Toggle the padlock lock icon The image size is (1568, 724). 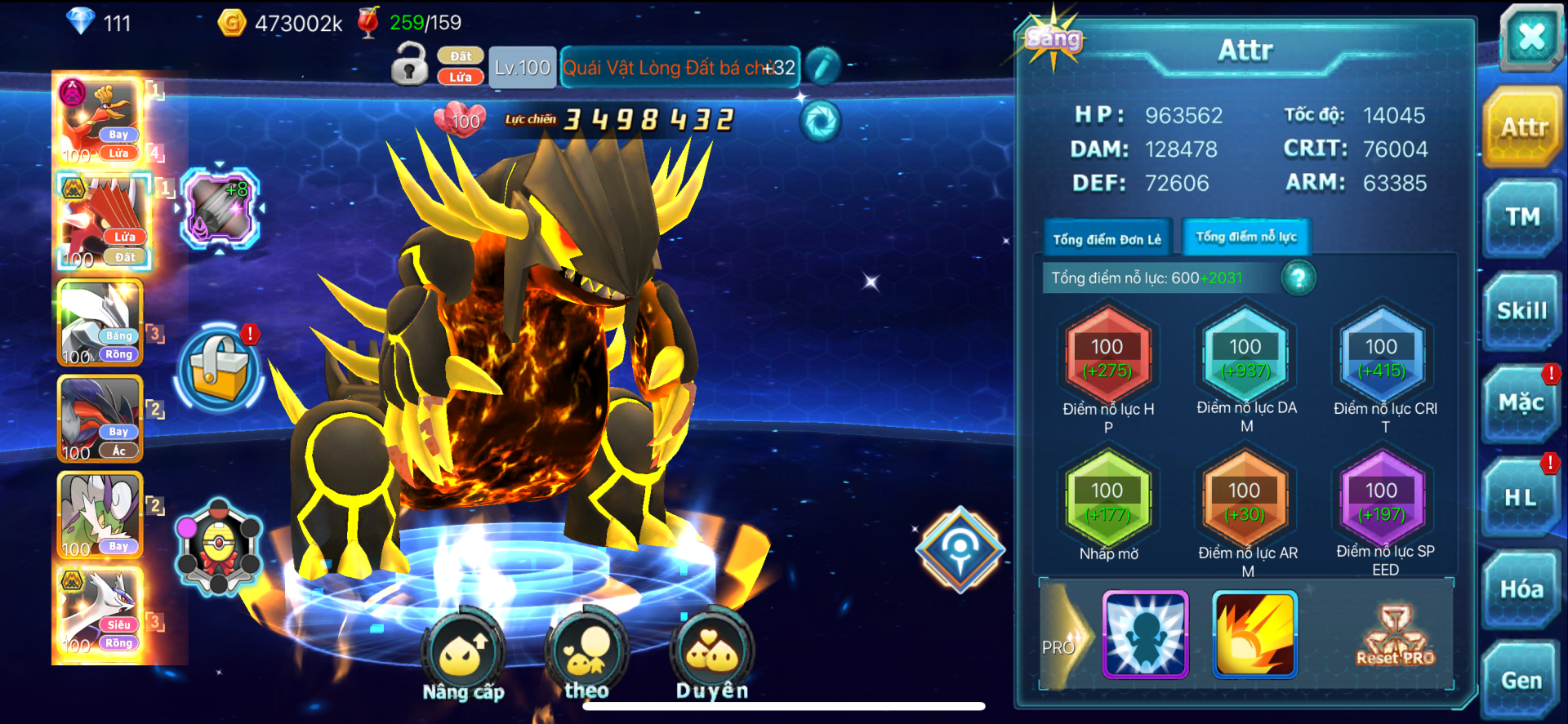tap(410, 65)
